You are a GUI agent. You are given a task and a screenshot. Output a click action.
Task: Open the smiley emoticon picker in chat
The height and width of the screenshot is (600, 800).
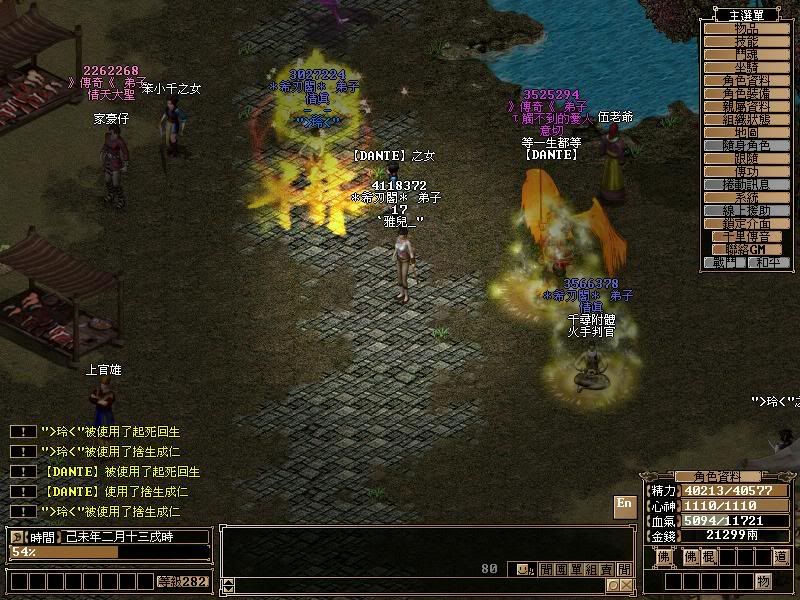pos(524,569)
